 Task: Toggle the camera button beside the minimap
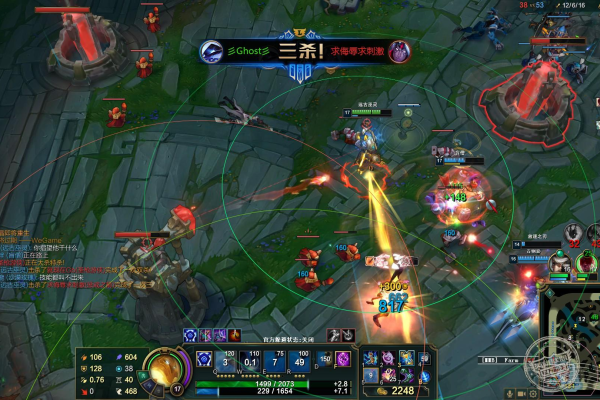(522, 394)
